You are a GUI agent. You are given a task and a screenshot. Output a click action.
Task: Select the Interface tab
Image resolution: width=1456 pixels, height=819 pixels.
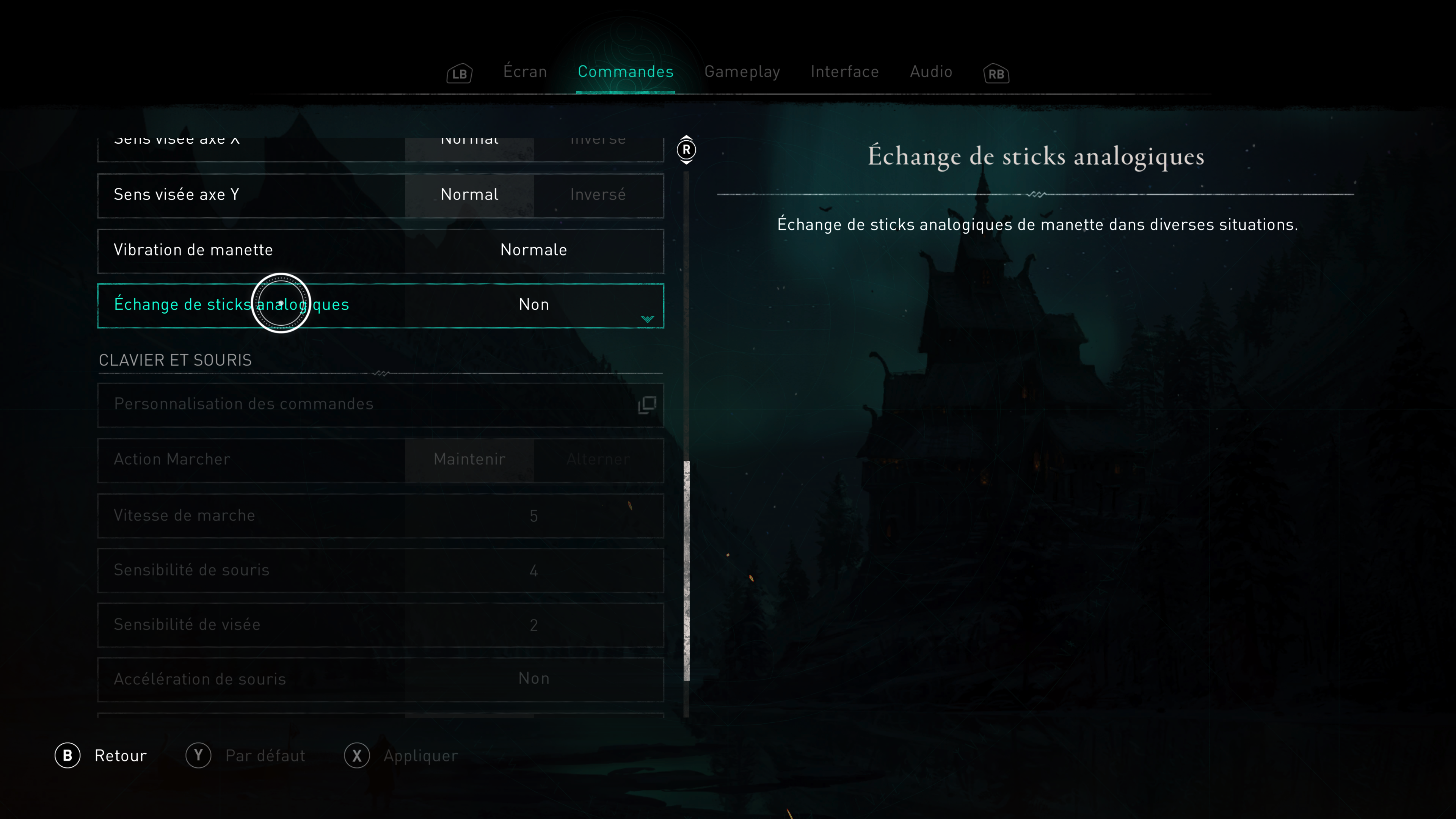[x=844, y=72]
